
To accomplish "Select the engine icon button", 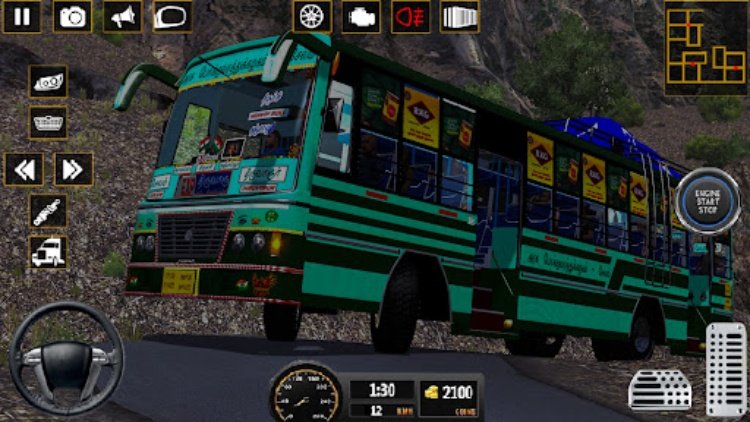I will [361, 16].
